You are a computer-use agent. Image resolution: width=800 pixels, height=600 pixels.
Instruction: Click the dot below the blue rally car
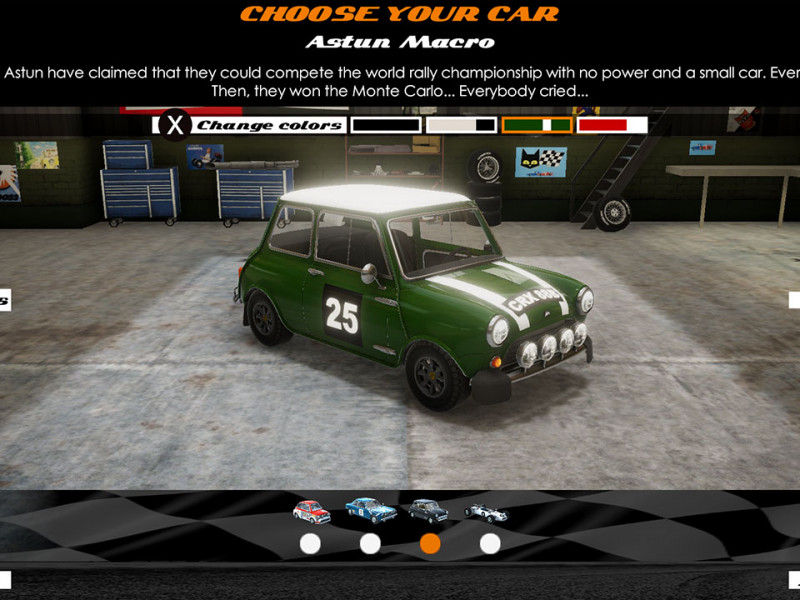point(370,544)
